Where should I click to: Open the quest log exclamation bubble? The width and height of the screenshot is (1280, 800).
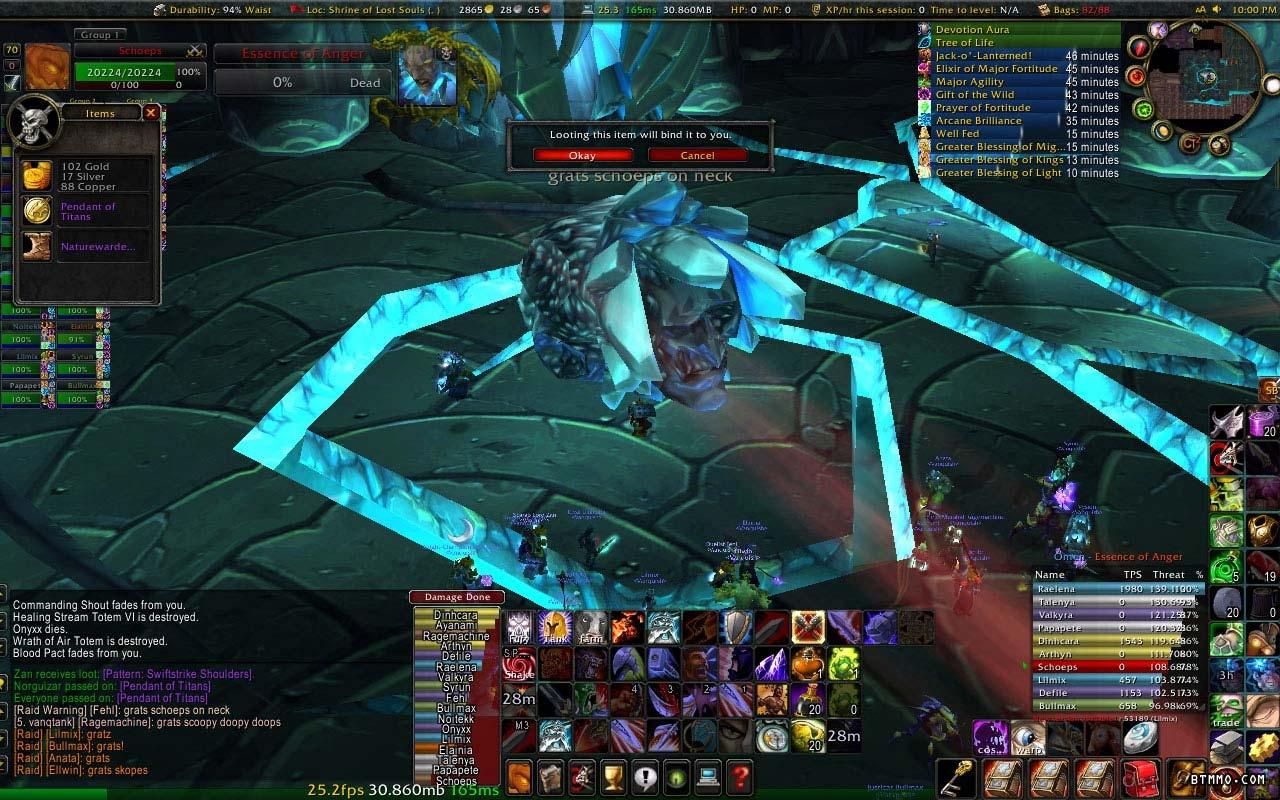[645, 776]
